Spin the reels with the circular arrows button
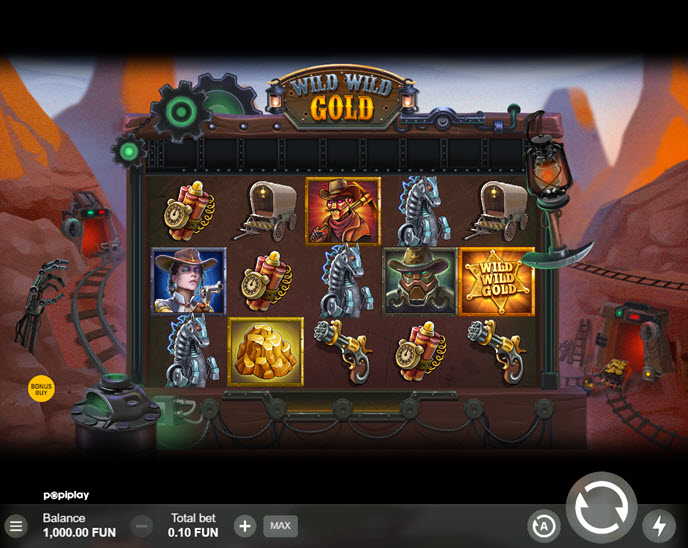Screen dimensions: 688x548 [x=601, y=507]
